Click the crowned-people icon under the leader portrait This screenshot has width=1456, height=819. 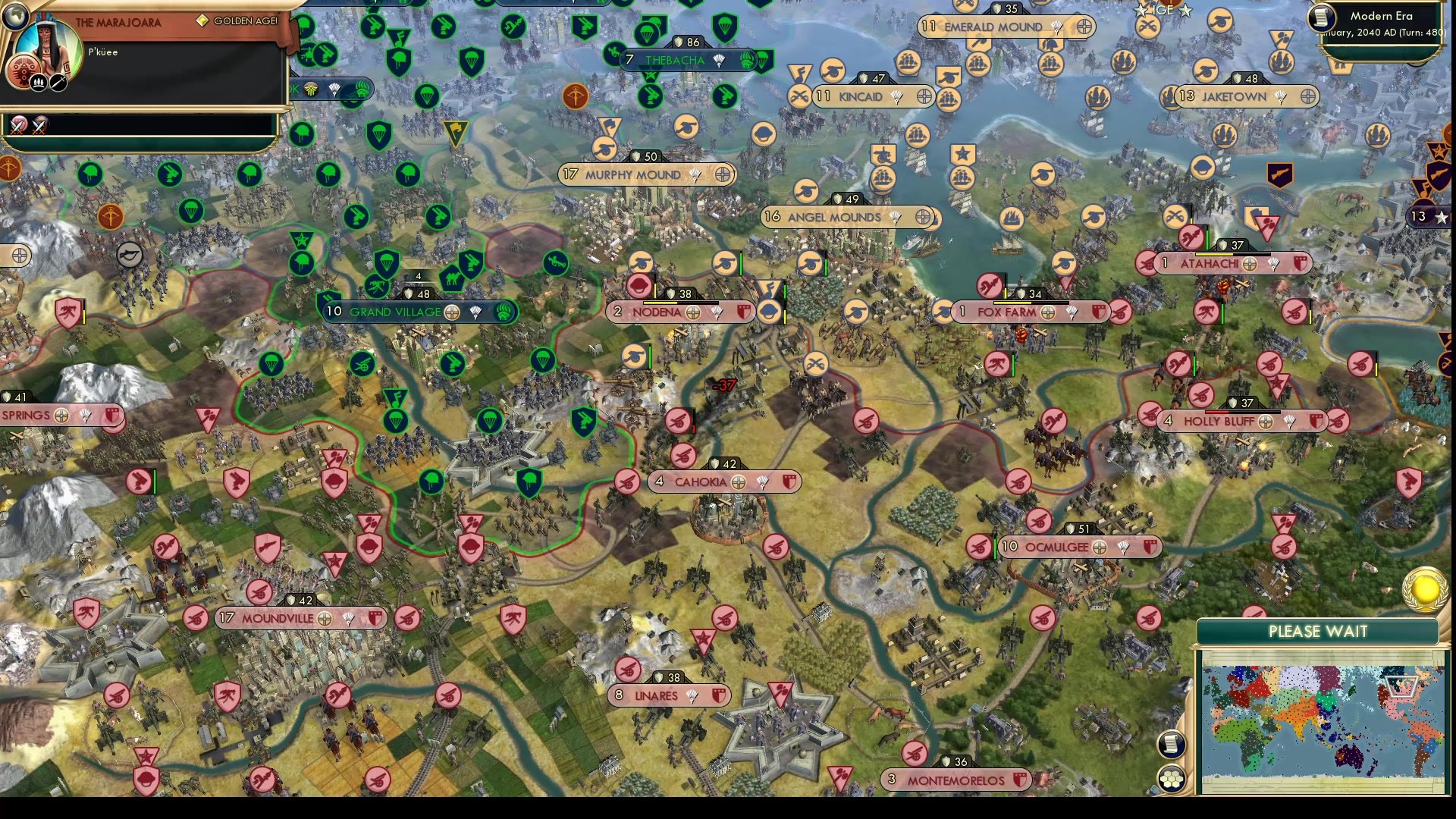coord(38,83)
